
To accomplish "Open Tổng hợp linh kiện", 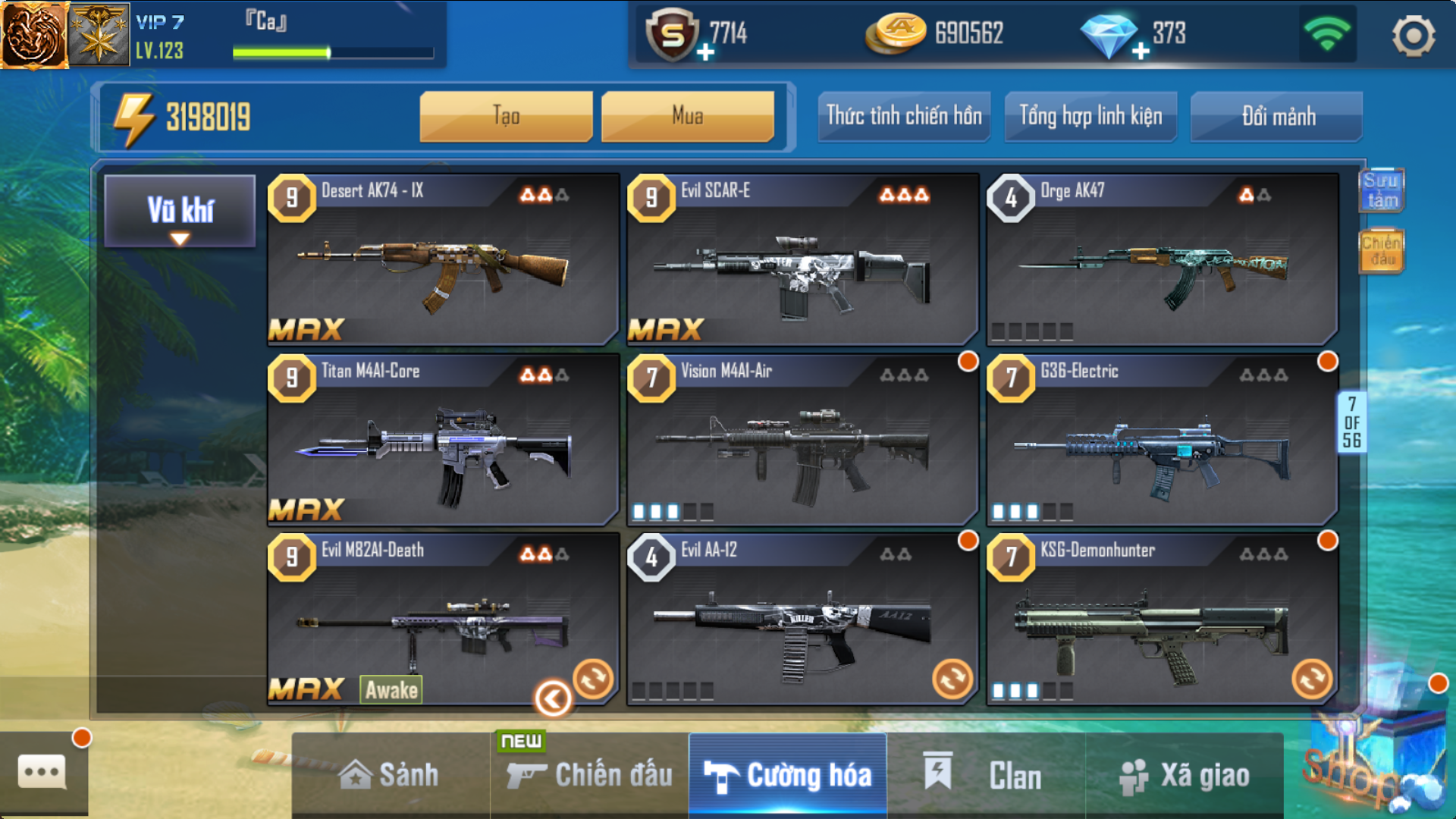I will click(x=1090, y=116).
